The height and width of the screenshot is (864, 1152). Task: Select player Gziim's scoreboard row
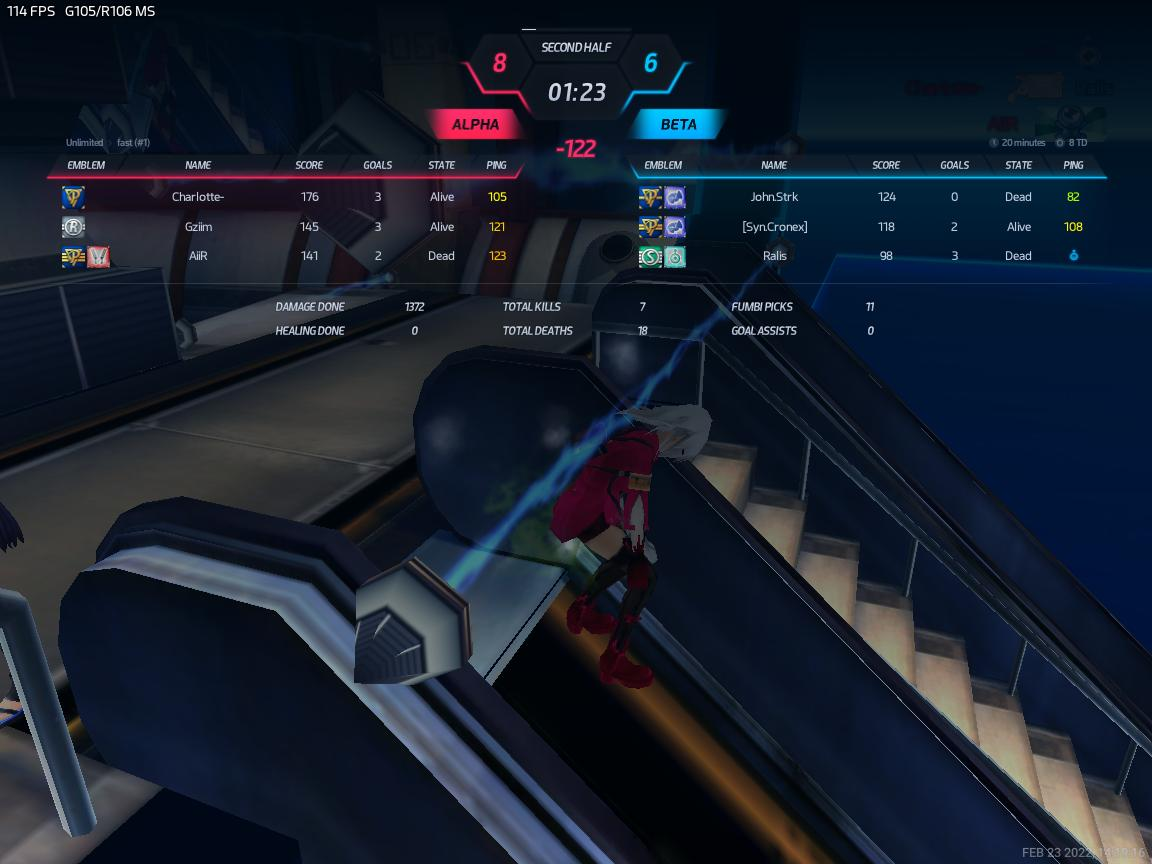(198, 227)
